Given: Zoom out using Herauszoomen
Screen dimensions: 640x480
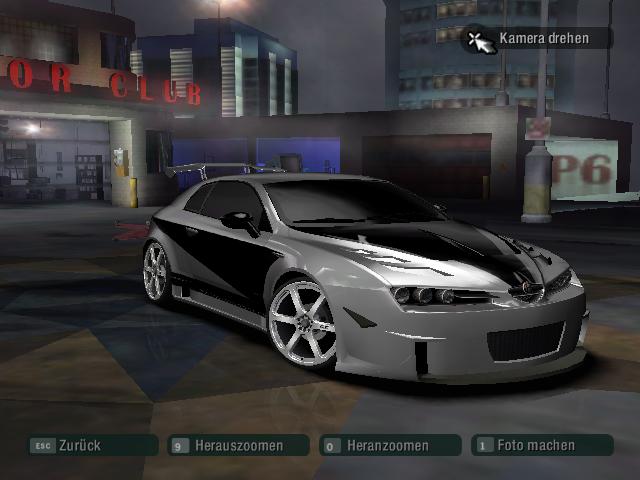Looking at the screenshot, I should pyautogui.click(x=238, y=445).
